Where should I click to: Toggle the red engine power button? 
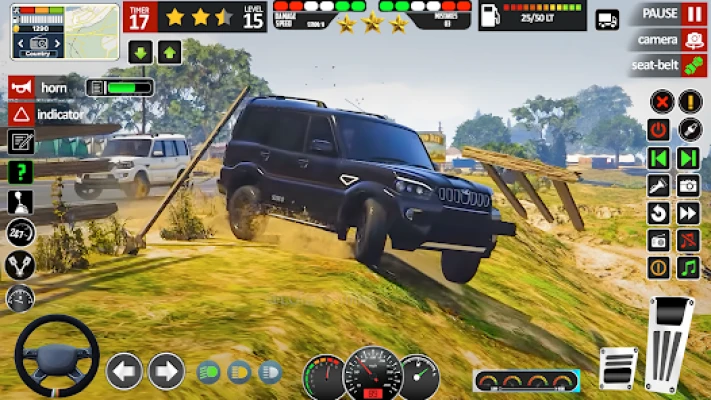659,130
